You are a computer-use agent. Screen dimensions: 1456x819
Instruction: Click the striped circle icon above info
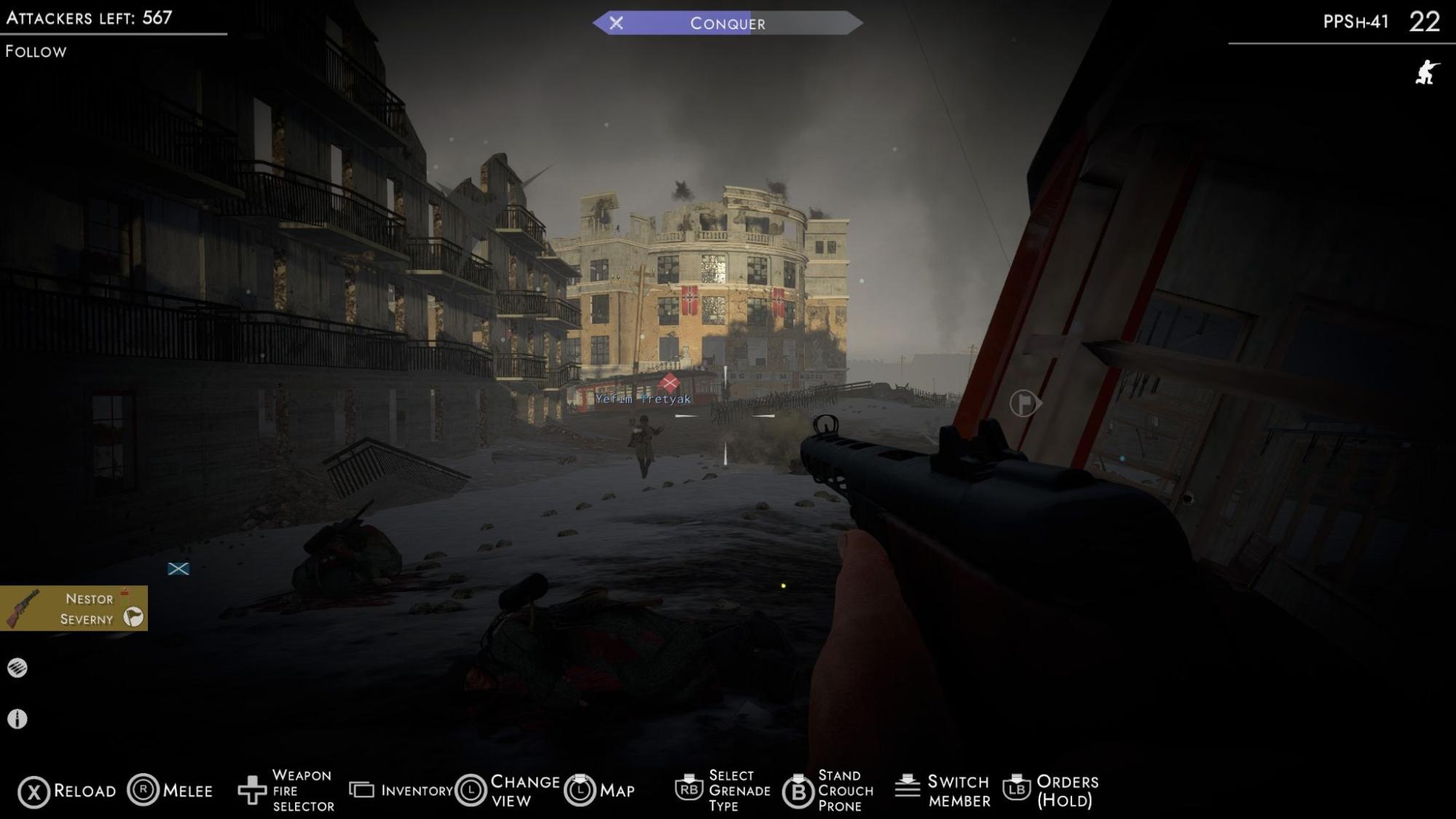pos(17,668)
